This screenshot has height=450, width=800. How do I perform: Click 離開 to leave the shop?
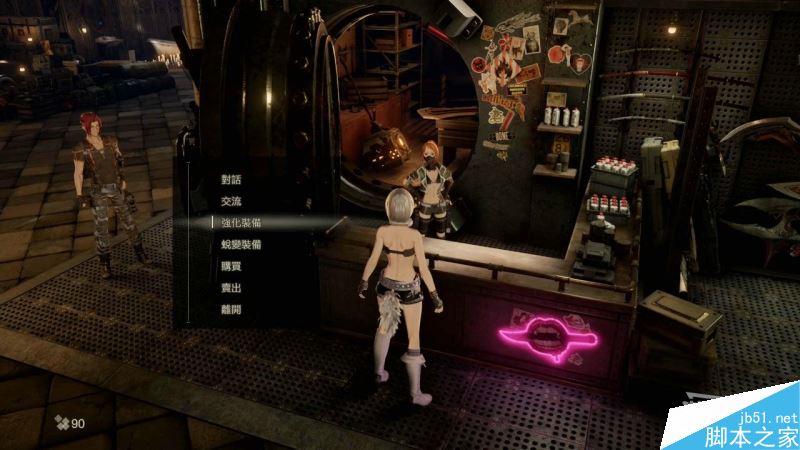pyautogui.click(x=231, y=309)
